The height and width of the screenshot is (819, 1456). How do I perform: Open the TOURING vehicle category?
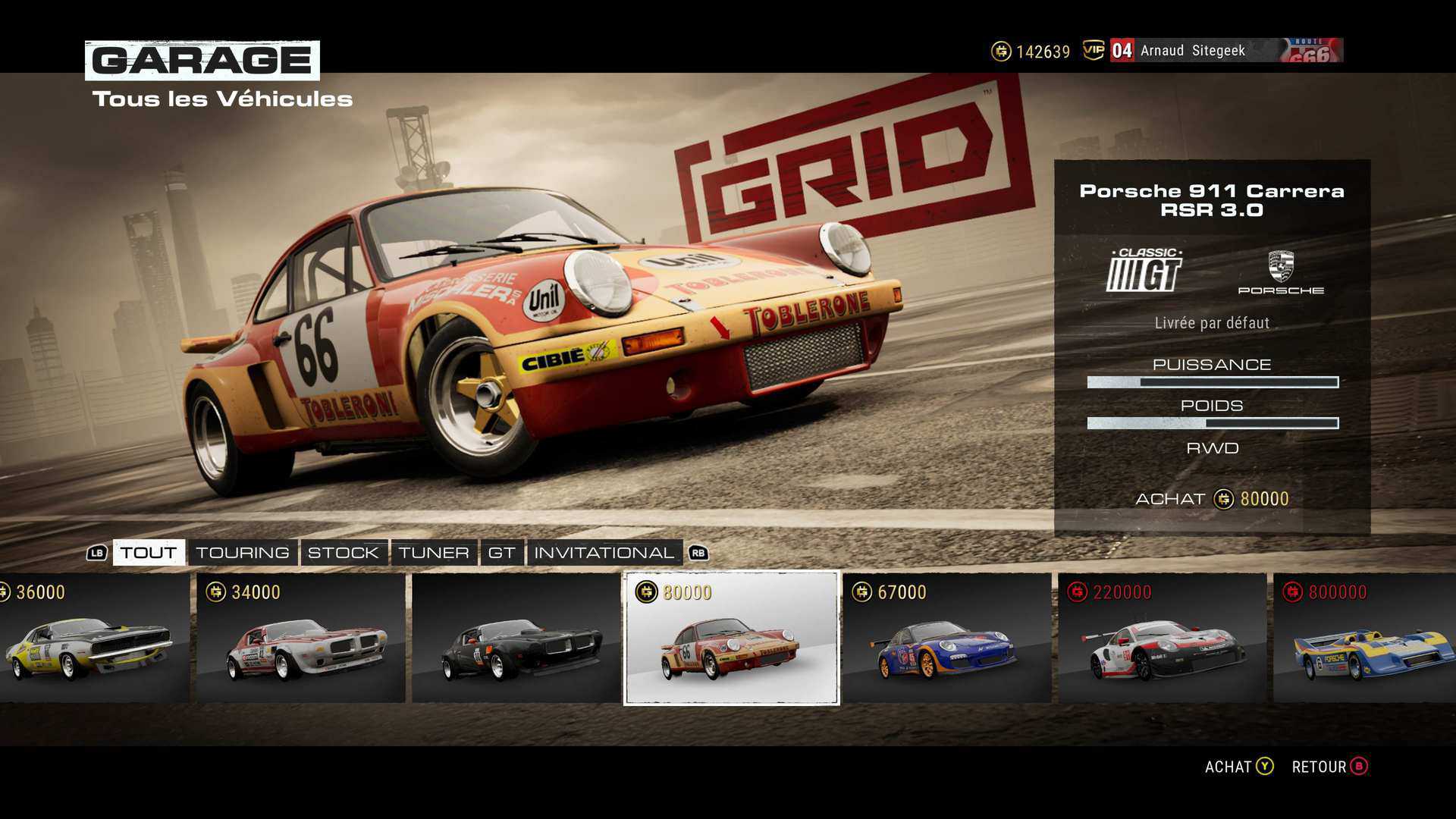point(243,553)
